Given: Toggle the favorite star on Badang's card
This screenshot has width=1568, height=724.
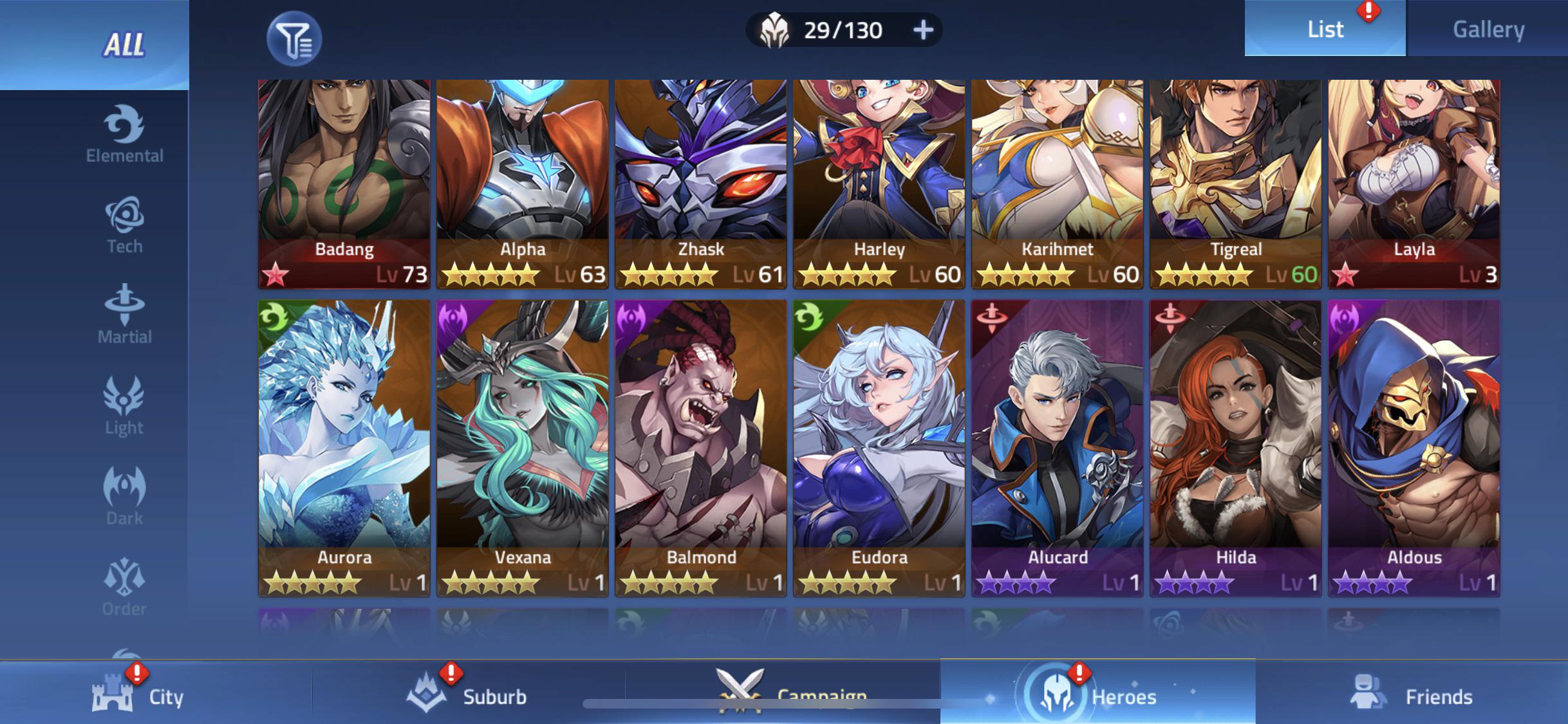Looking at the screenshot, I should tap(274, 275).
